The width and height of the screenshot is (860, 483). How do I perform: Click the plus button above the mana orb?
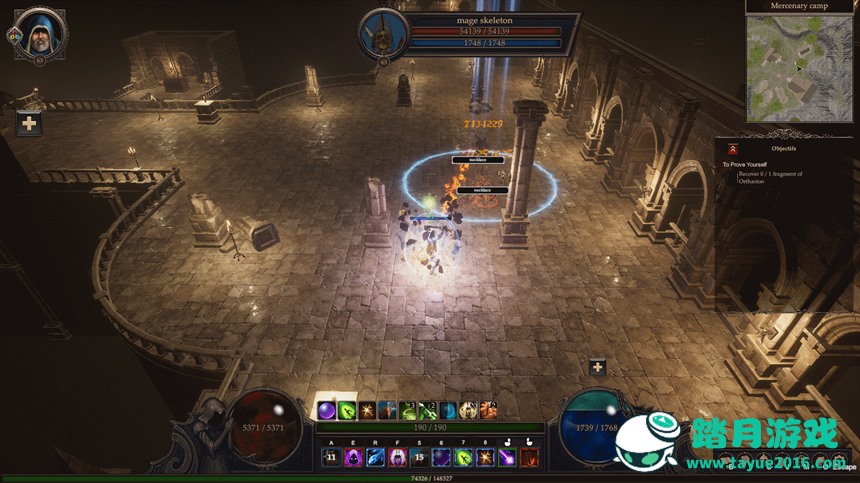[x=597, y=367]
